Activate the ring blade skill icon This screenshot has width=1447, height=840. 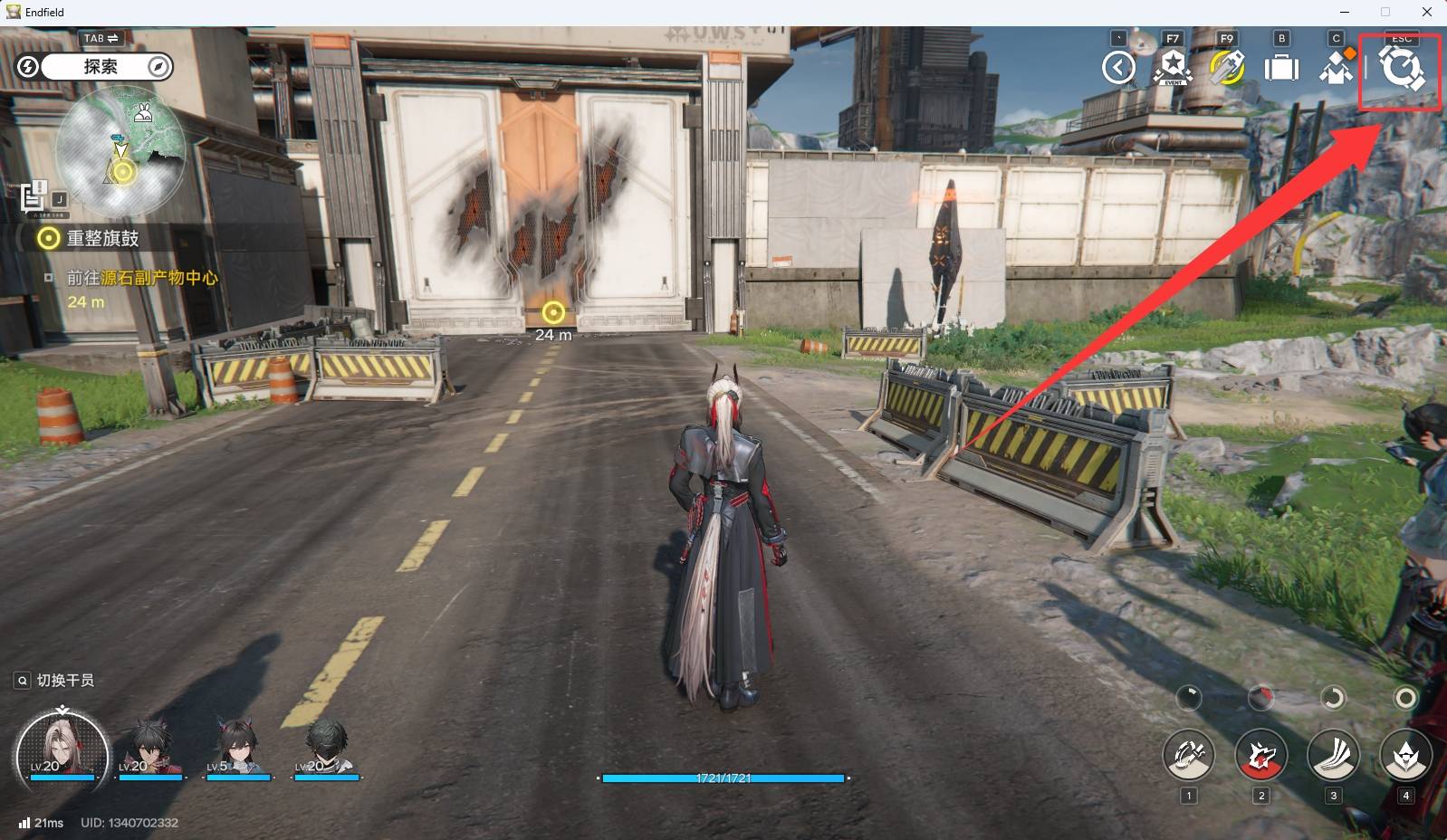[1188, 754]
